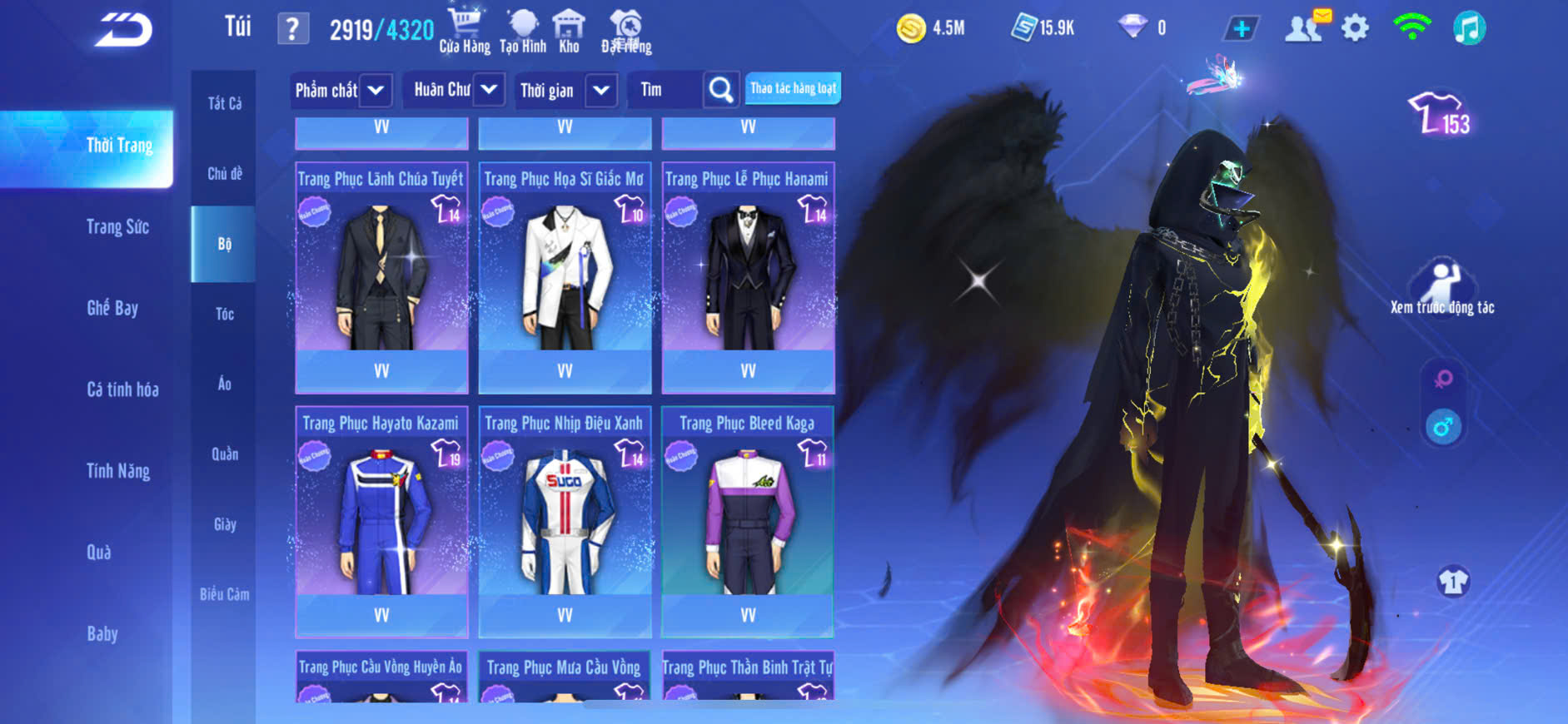Open the Tạo Hình styling icon
This screenshot has width=1568, height=724.
[523, 31]
